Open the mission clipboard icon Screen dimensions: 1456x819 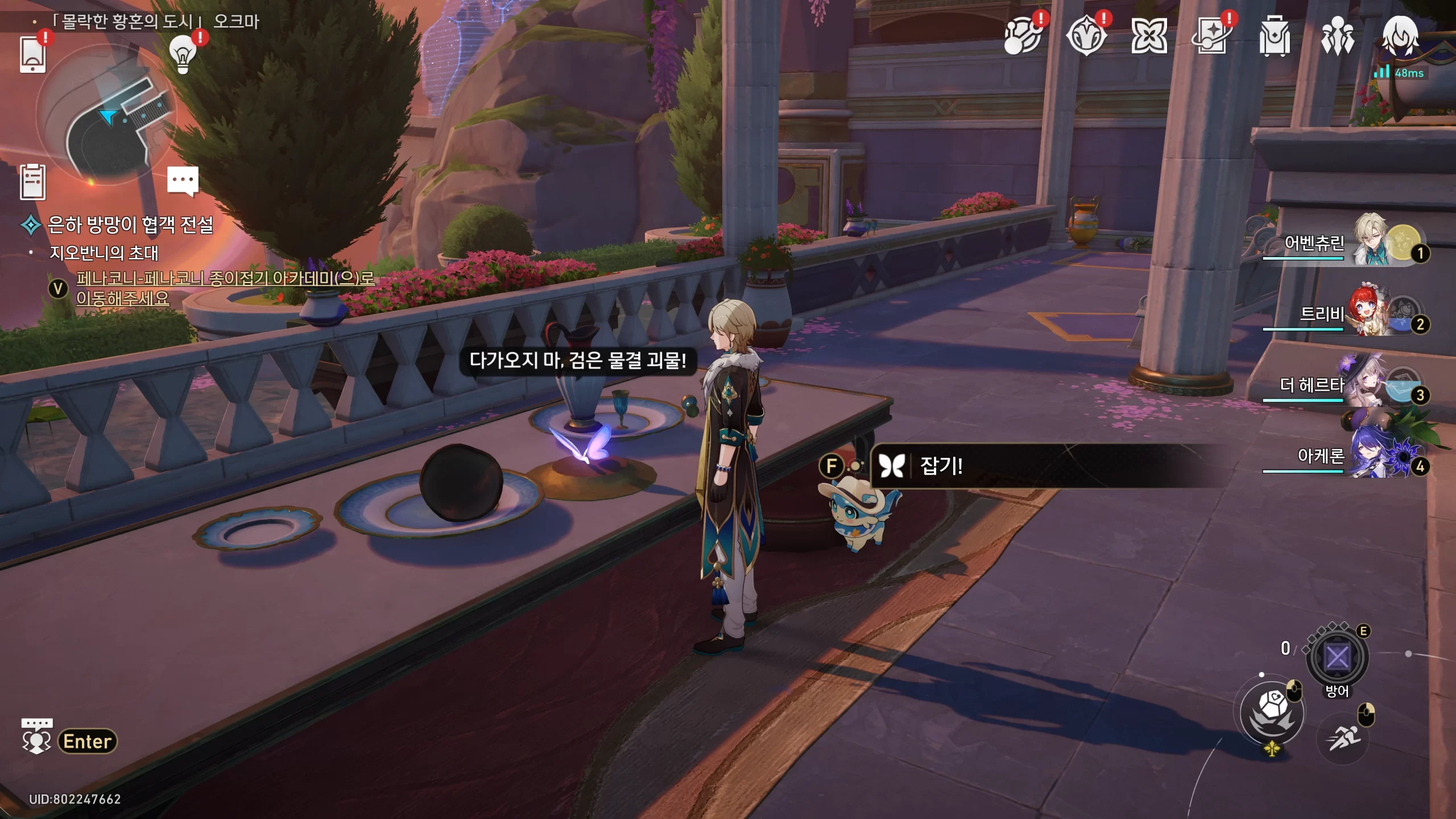coord(32,182)
